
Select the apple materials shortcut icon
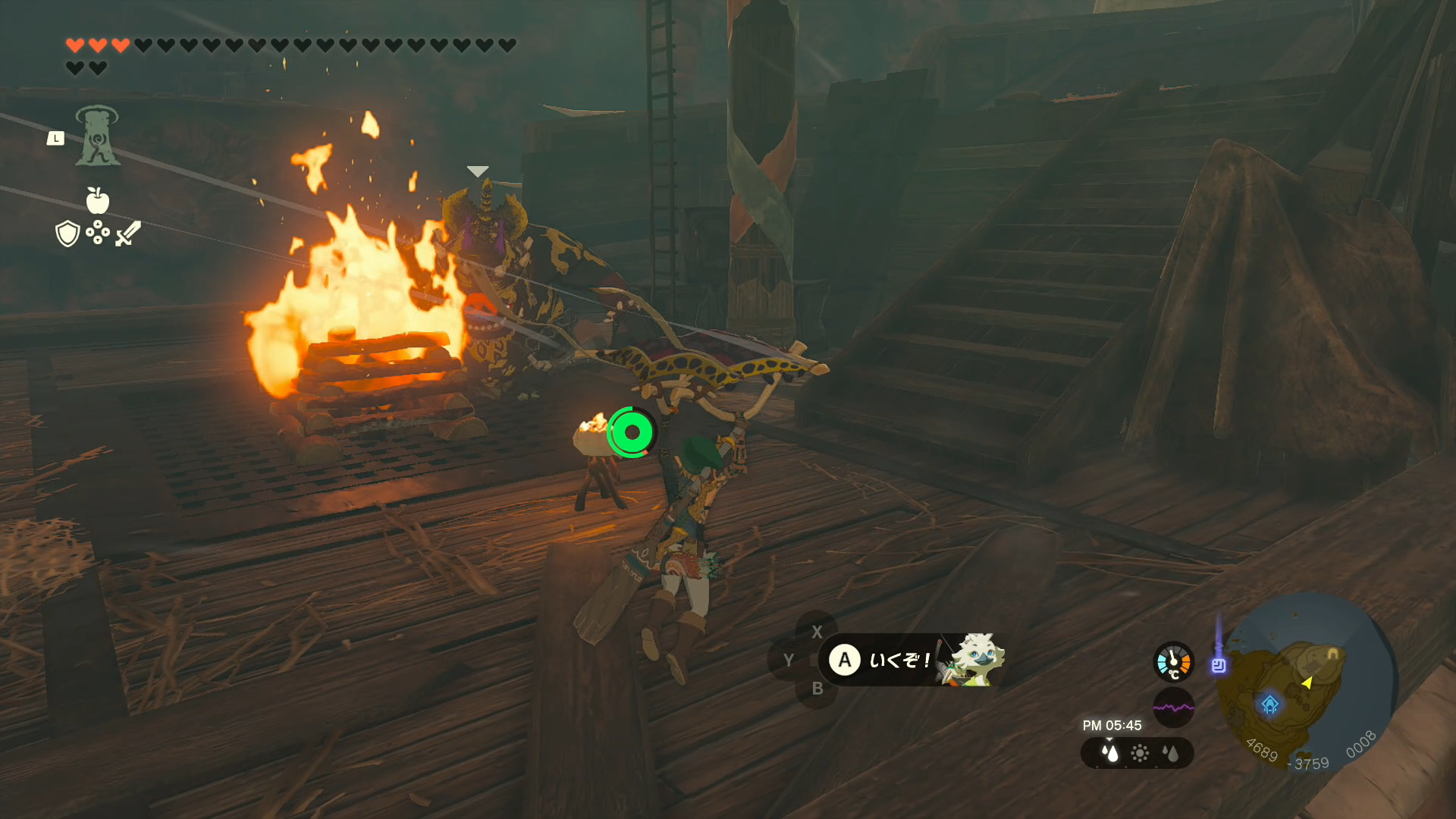pyautogui.click(x=98, y=201)
